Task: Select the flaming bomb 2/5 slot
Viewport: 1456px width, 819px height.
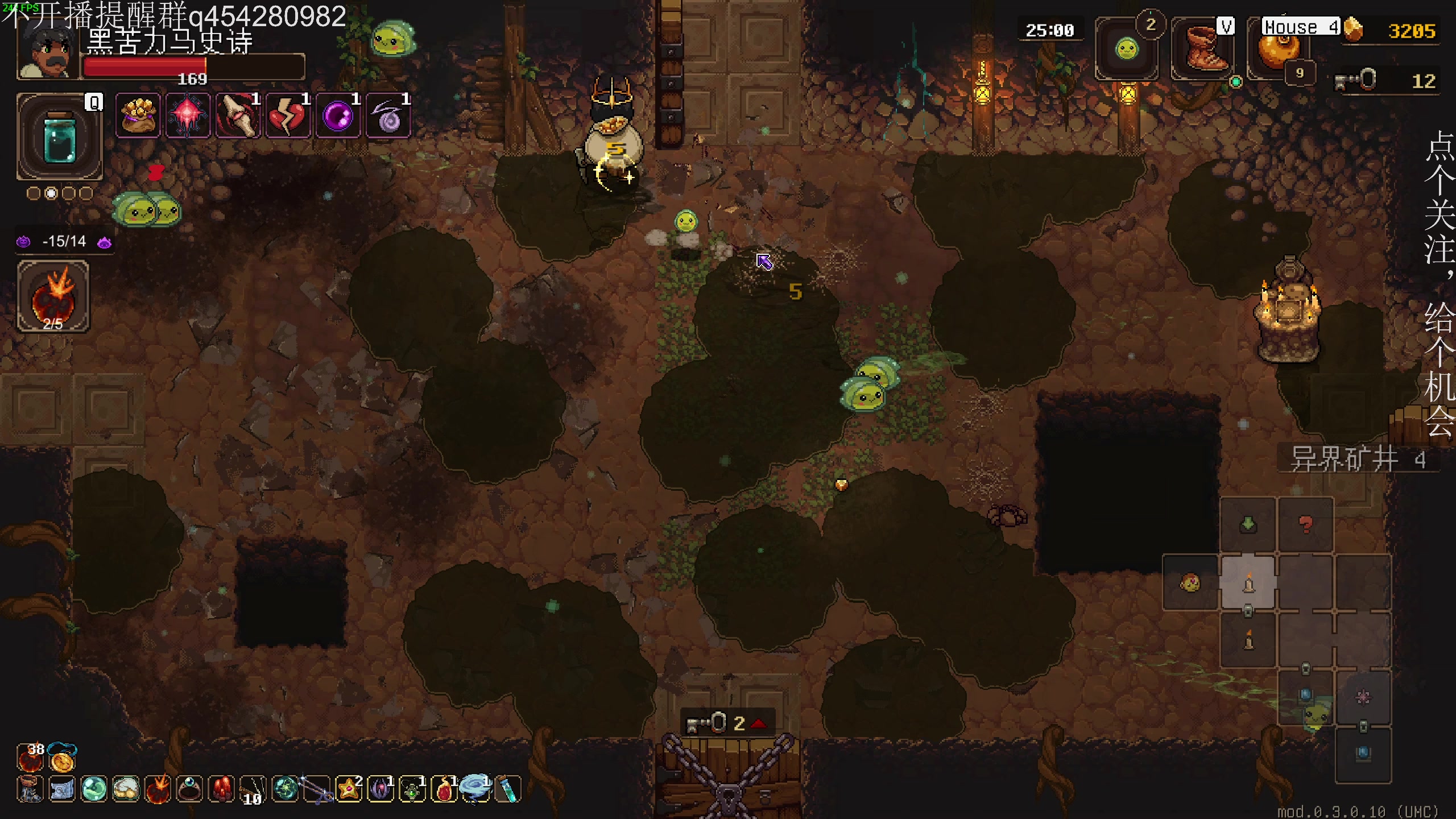Action: coord(53,296)
